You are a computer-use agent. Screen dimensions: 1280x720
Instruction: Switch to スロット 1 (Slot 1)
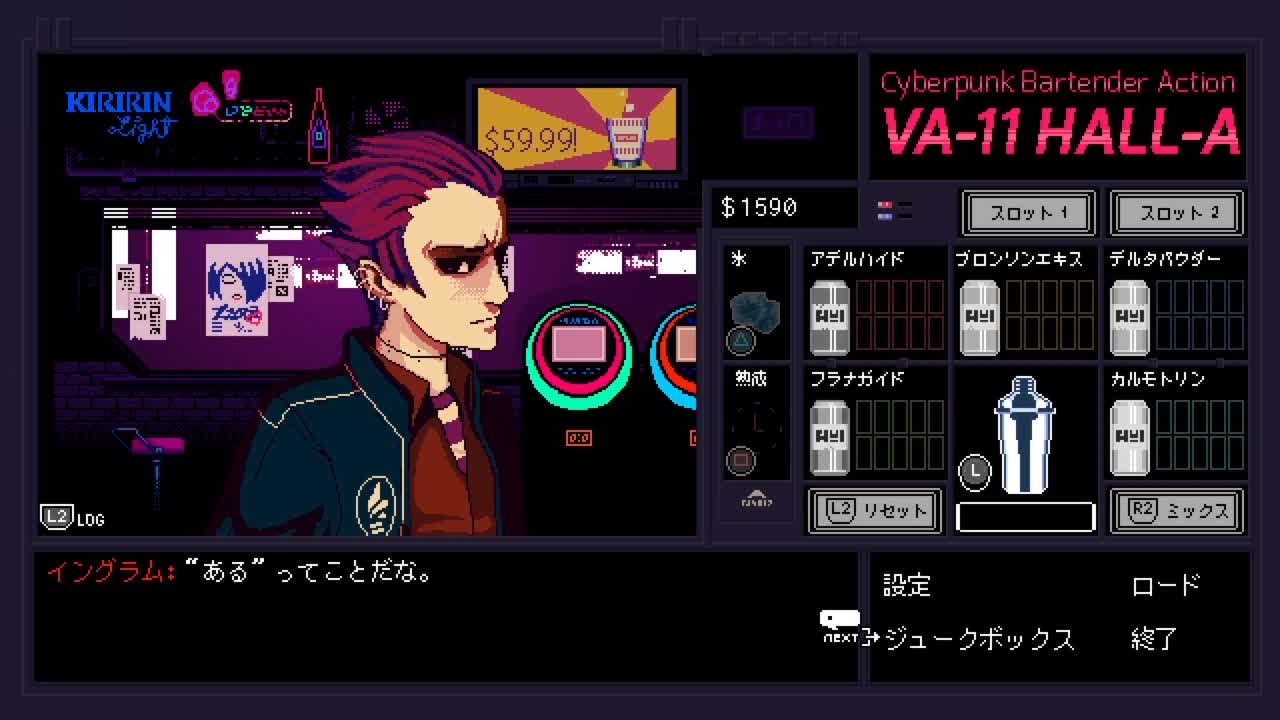click(1027, 213)
